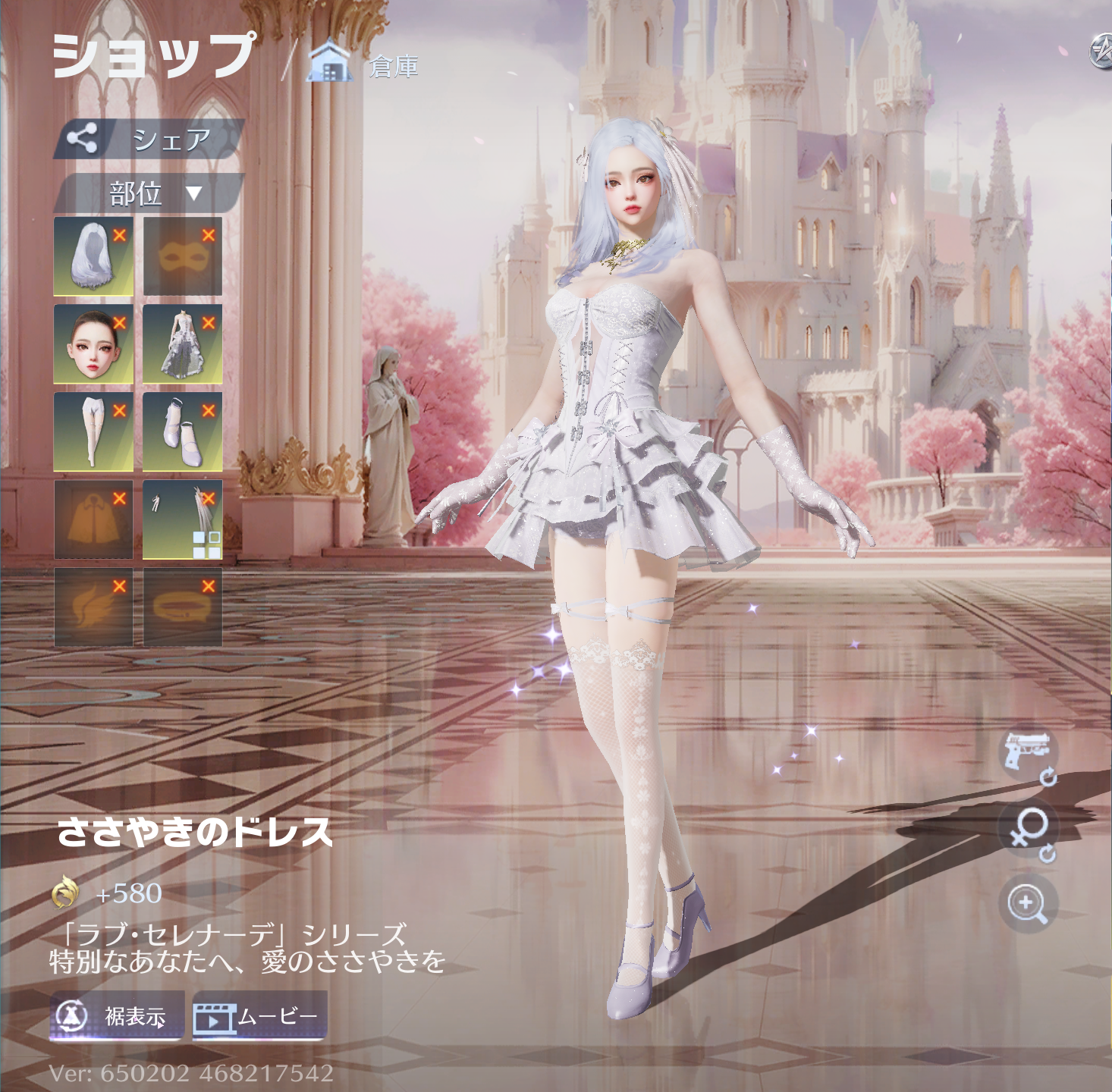Select the white dress outfit slot
1112x1092 pixels.
coord(181,345)
